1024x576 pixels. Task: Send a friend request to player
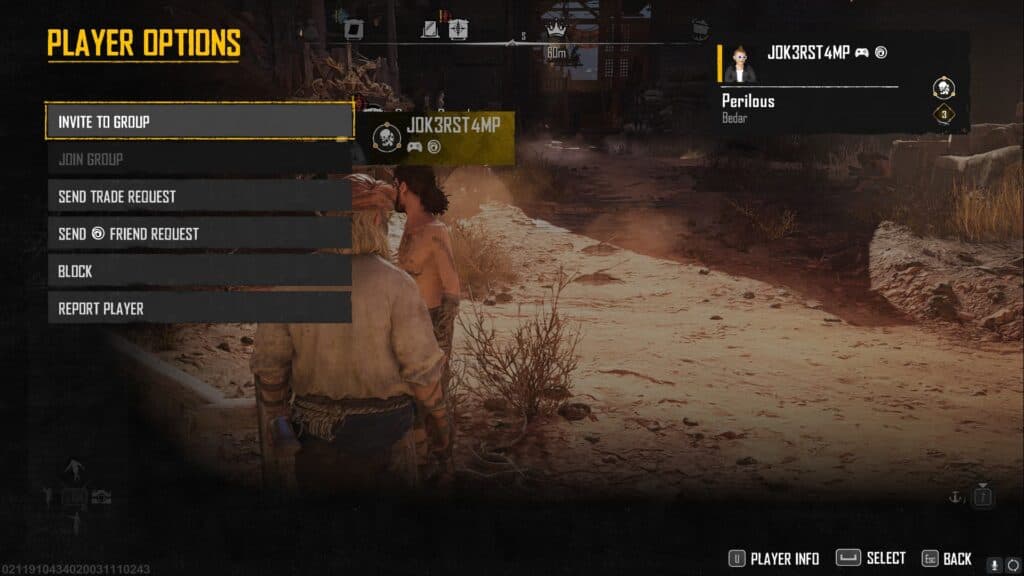click(x=199, y=234)
